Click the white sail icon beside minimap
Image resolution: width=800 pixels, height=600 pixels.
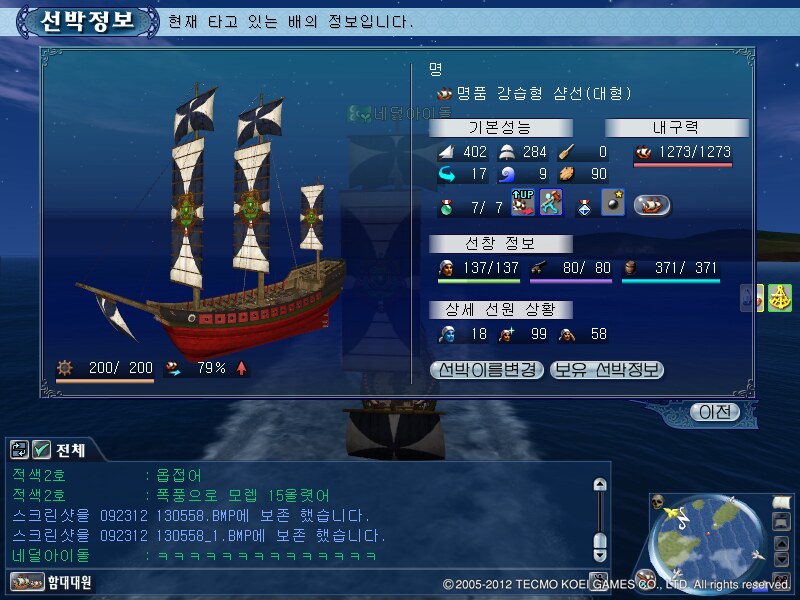(780, 501)
